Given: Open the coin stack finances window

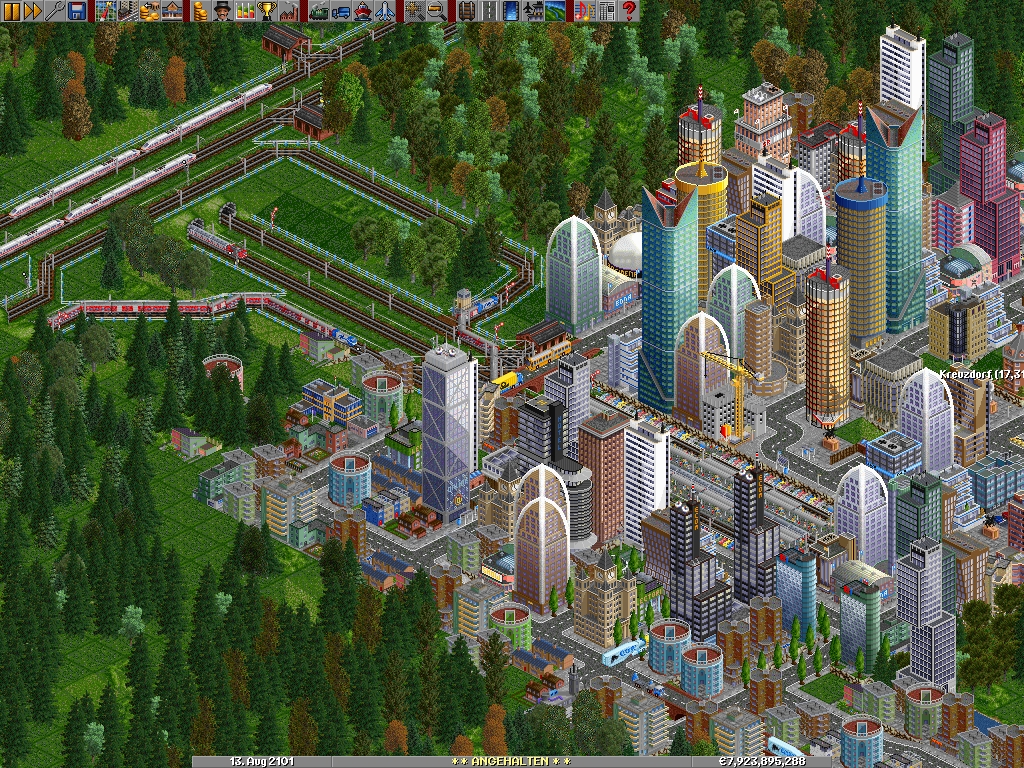Looking at the screenshot, I should coord(200,11).
